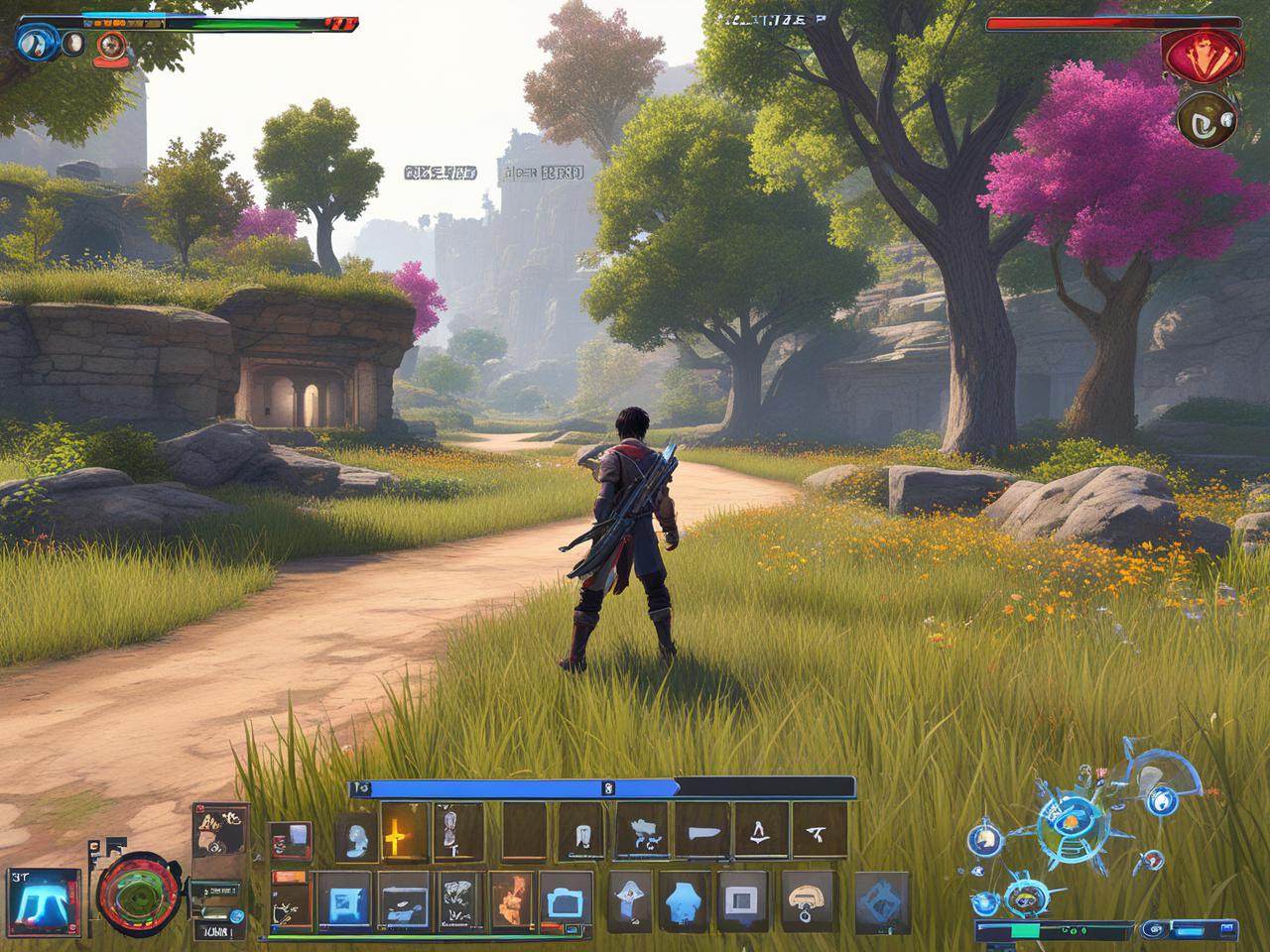
Task: Select the tan helmet item slot
Action: pos(809,899)
